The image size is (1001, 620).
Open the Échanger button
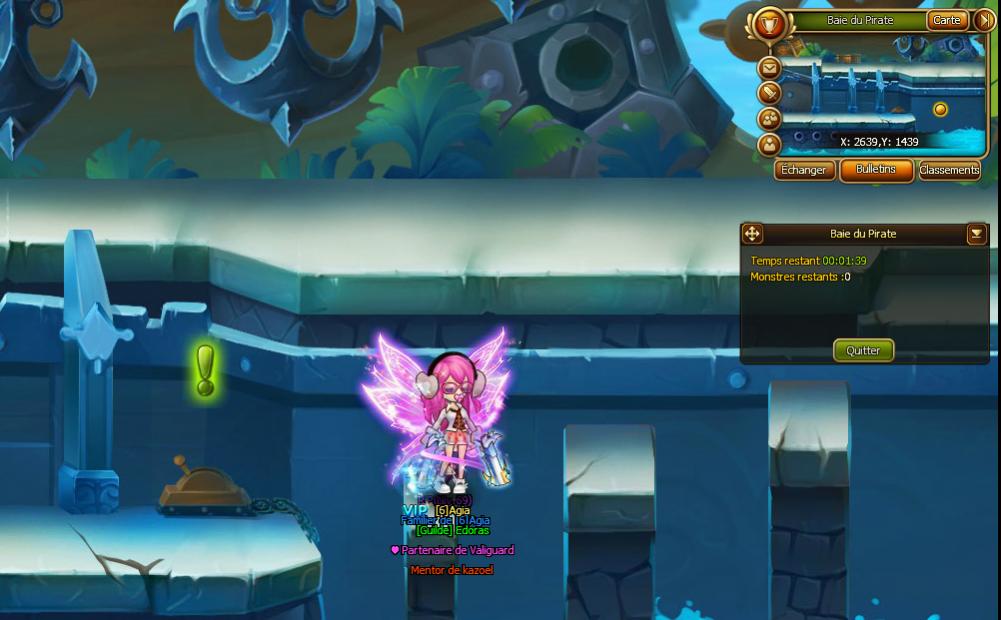[x=804, y=170]
